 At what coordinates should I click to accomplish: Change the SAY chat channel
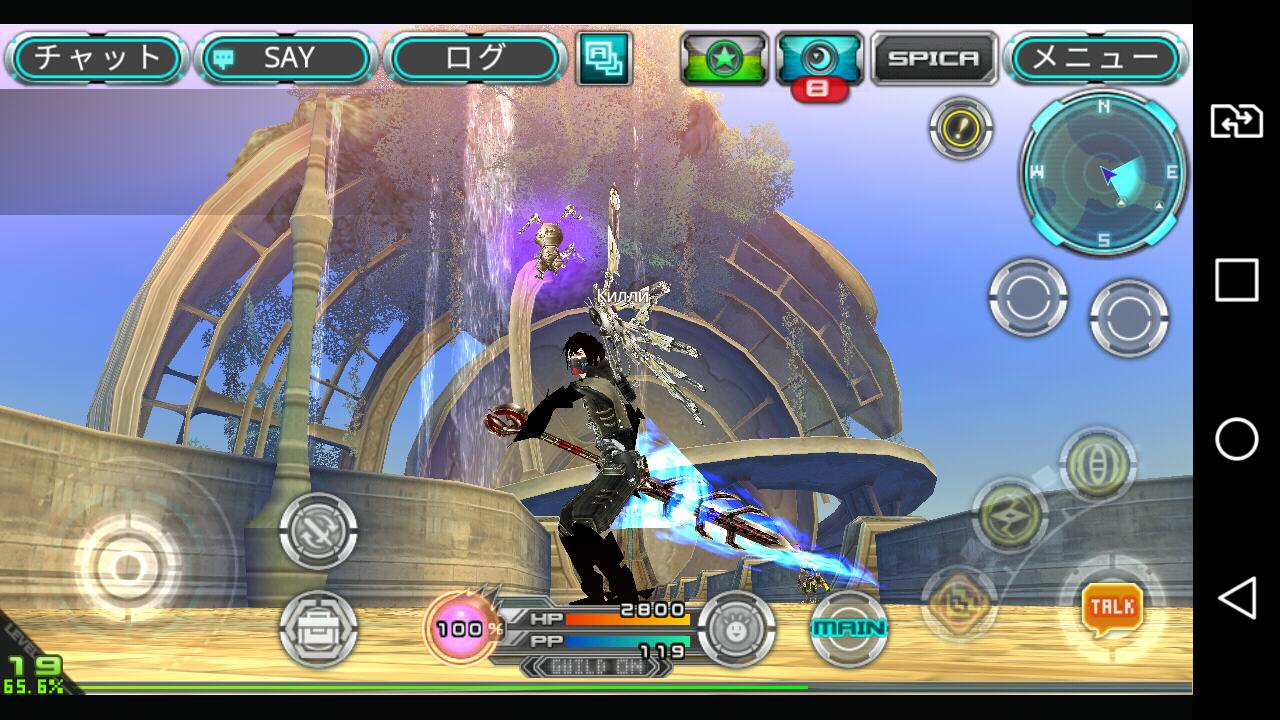pos(286,58)
